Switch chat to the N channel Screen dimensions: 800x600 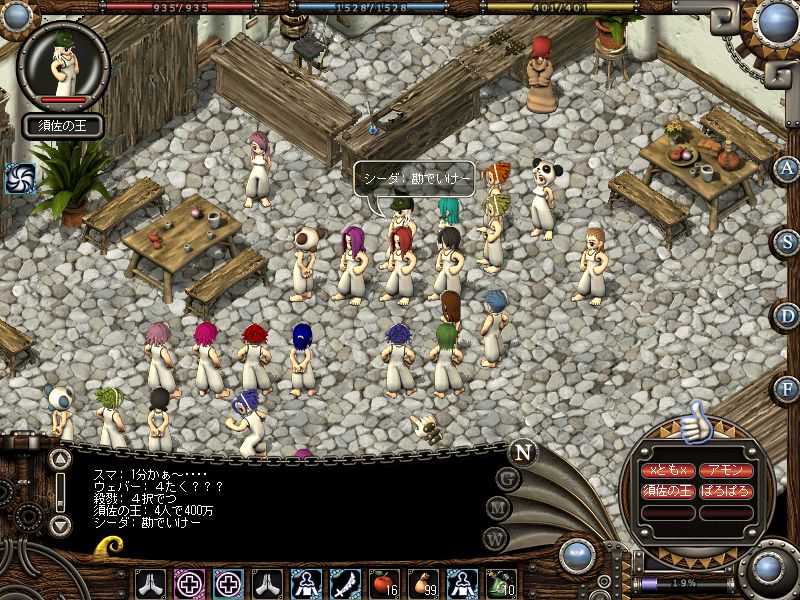[522, 451]
